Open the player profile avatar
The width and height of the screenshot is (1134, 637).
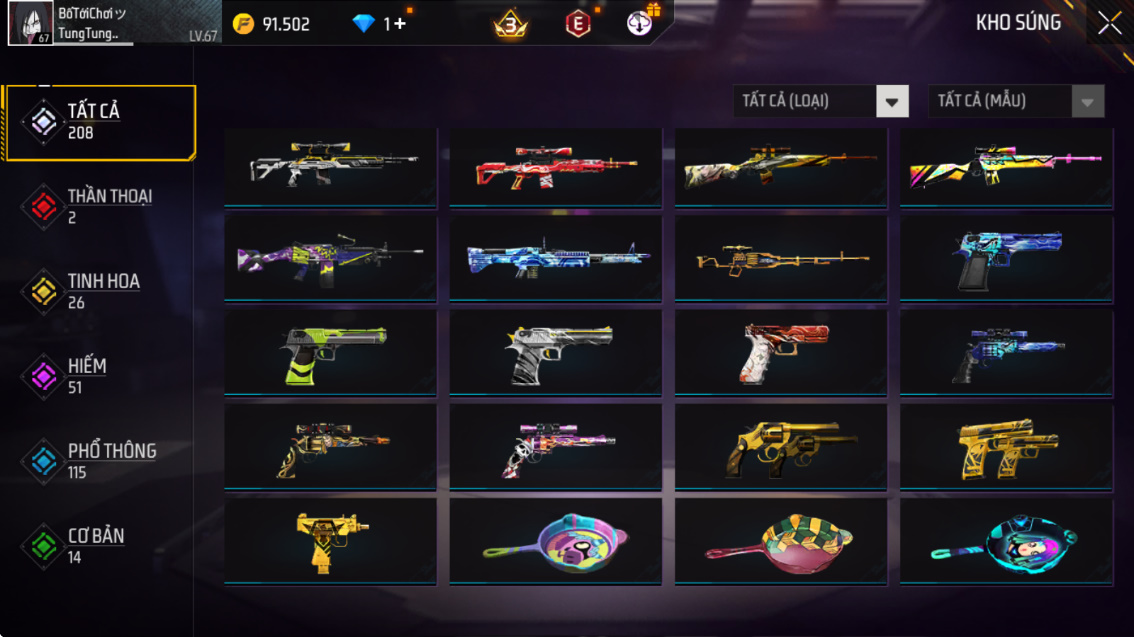coord(31,23)
